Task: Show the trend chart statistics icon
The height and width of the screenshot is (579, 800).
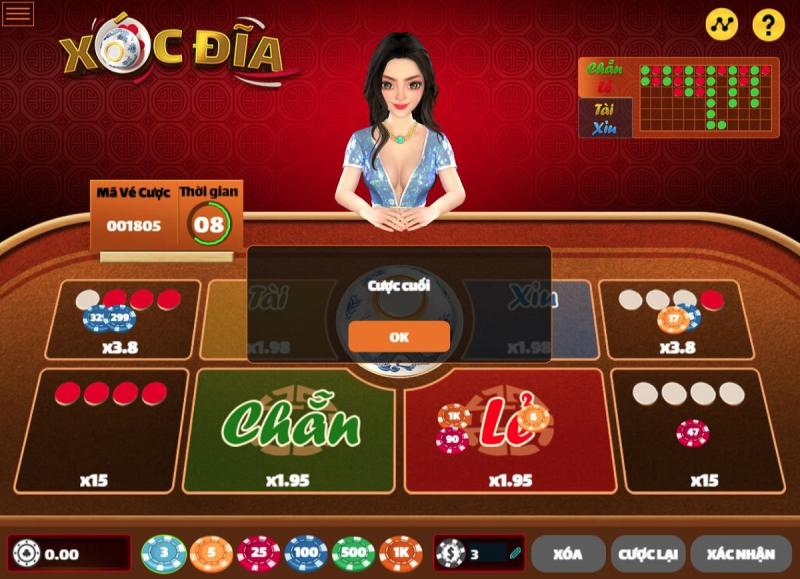Action: [721, 25]
